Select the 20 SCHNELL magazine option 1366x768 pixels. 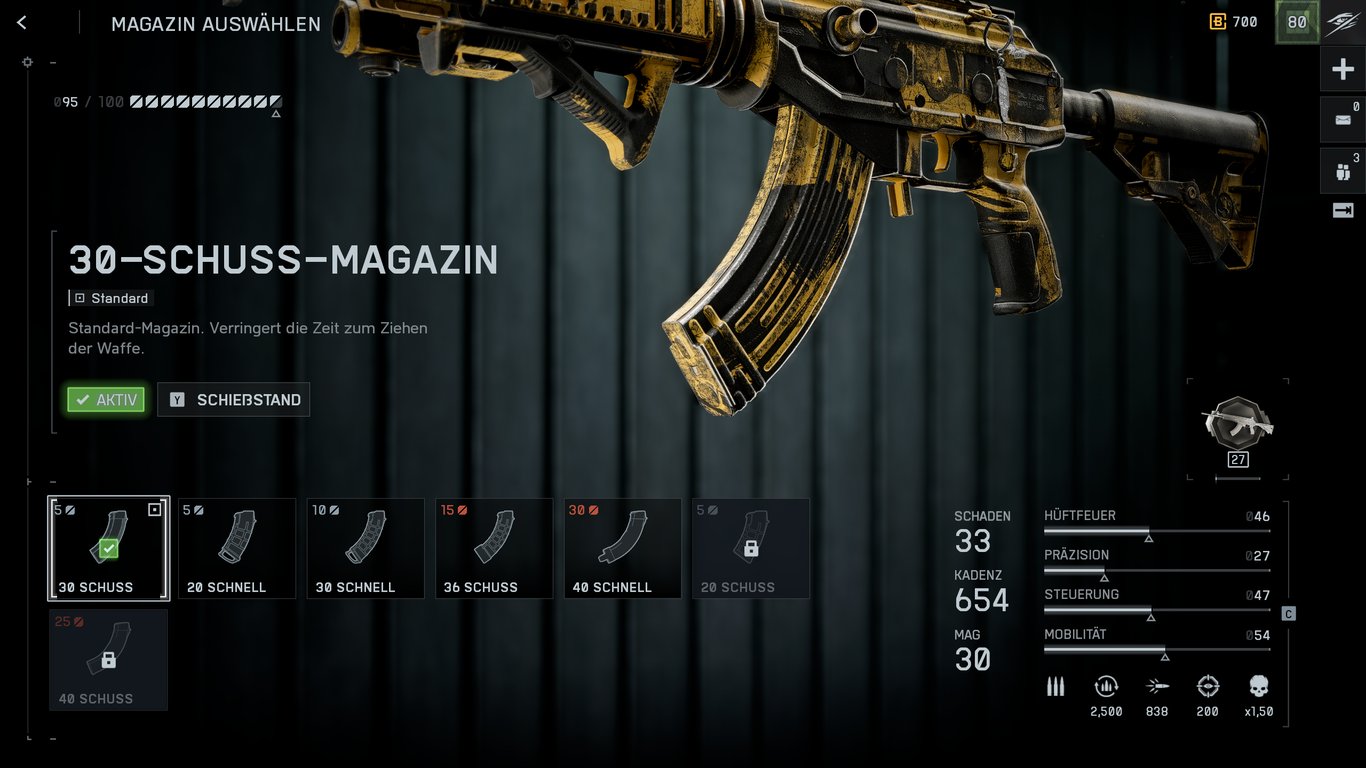click(x=236, y=548)
